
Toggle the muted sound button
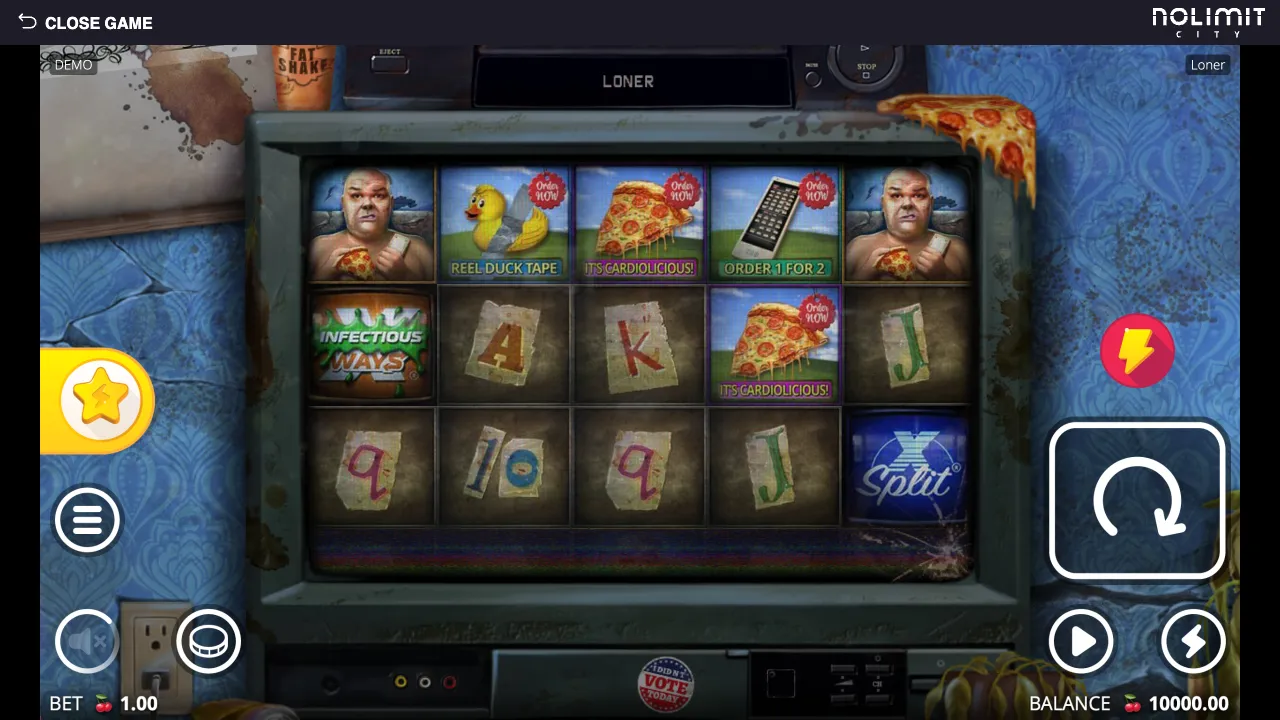coord(87,641)
